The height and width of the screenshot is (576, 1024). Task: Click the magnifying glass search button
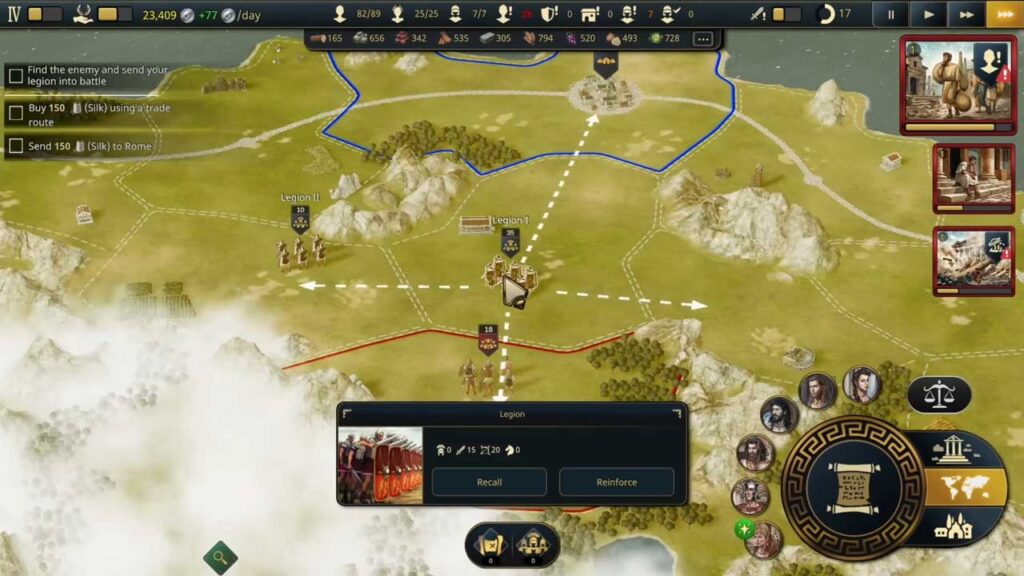click(220, 556)
